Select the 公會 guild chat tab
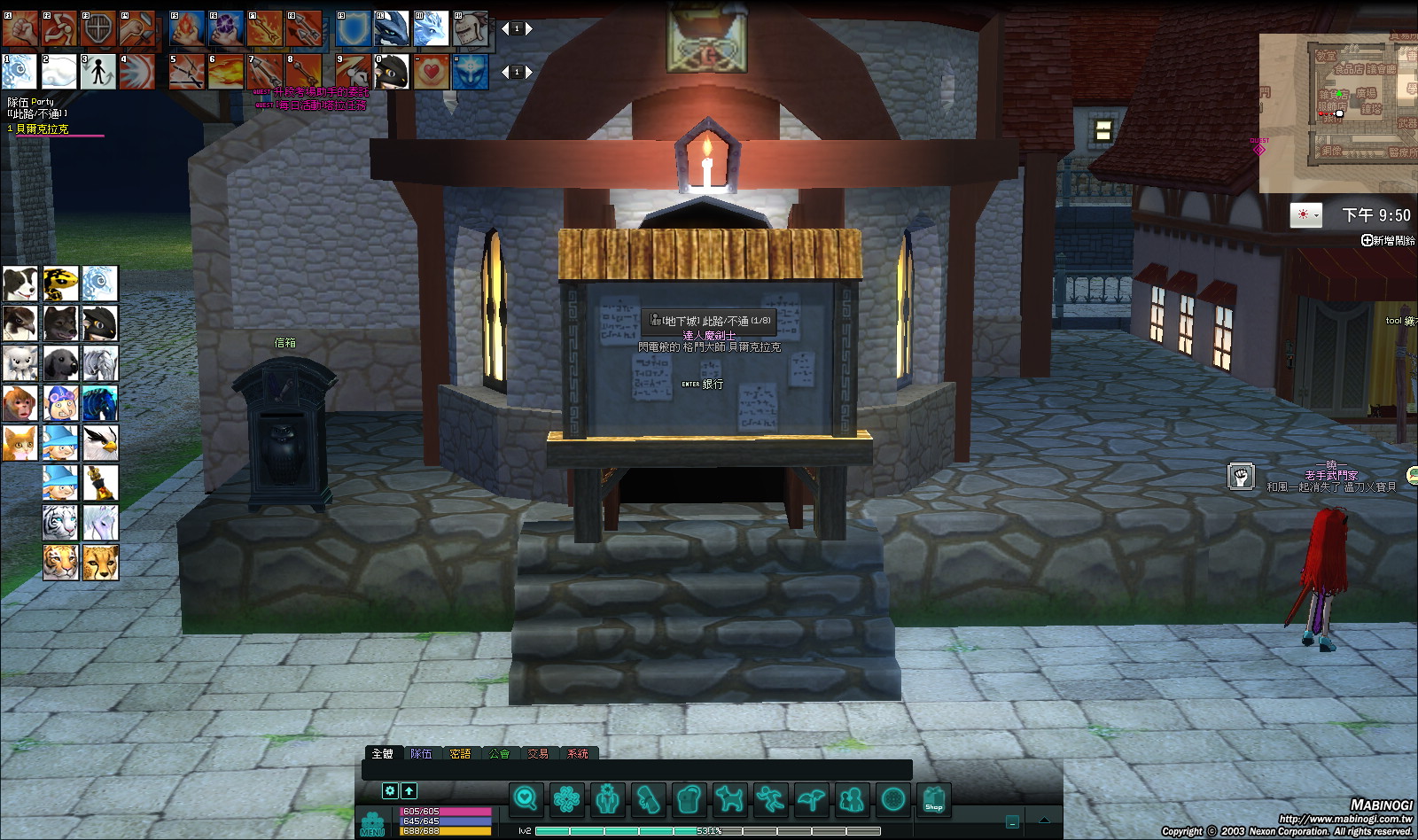Viewport: 1418px width, 840px height. tap(499, 754)
